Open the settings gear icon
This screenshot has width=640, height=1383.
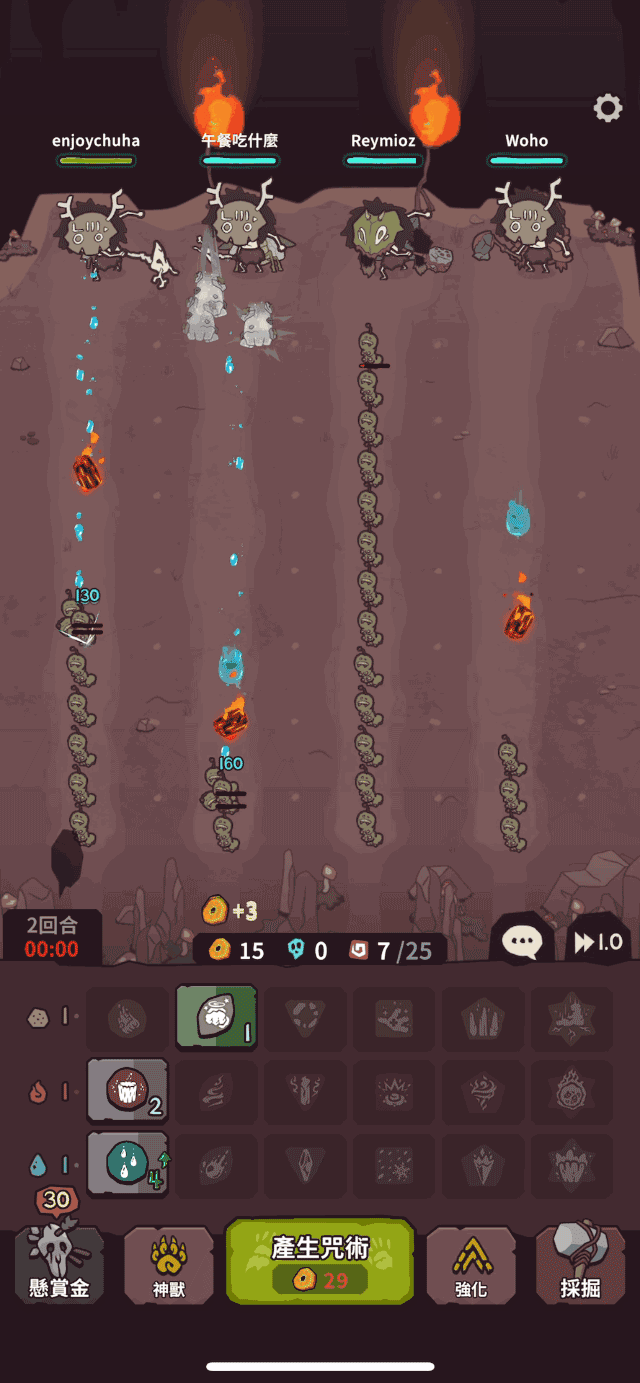point(607,108)
